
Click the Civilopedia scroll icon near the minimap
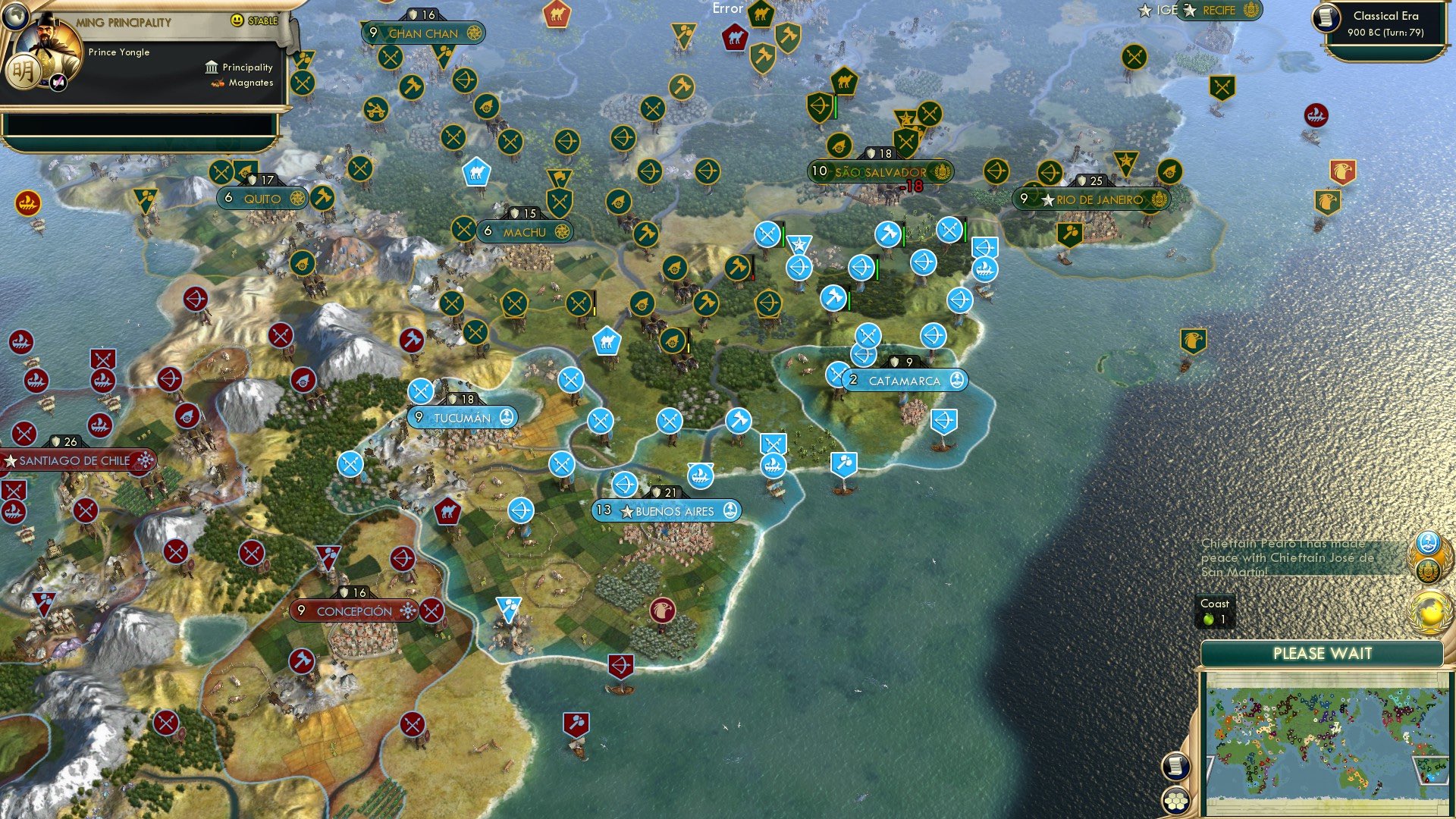1175,767
